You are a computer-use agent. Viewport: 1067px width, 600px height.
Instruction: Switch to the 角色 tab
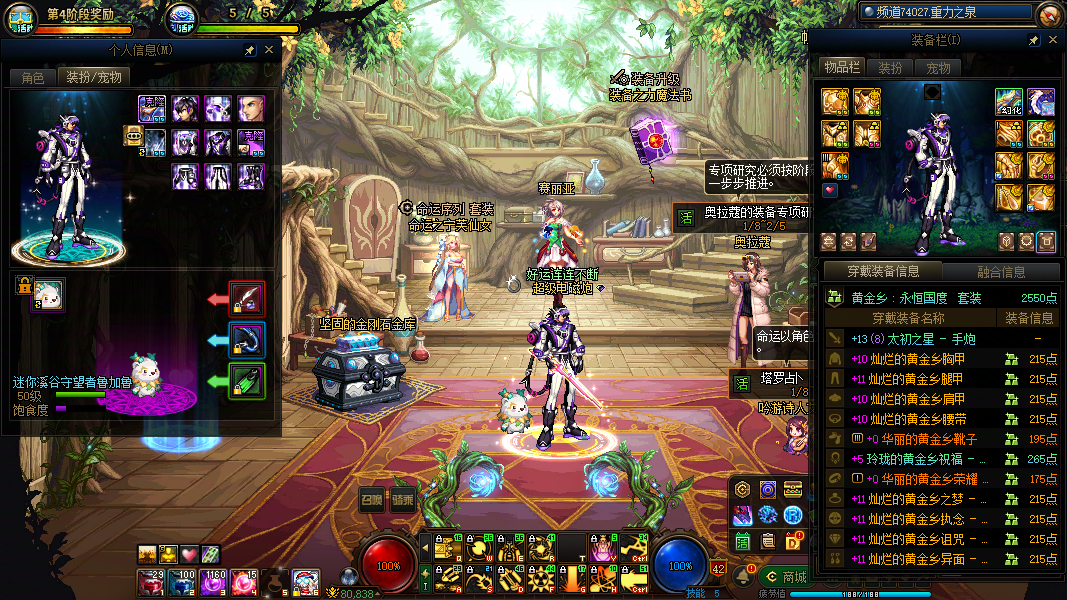tap(32, 77)
